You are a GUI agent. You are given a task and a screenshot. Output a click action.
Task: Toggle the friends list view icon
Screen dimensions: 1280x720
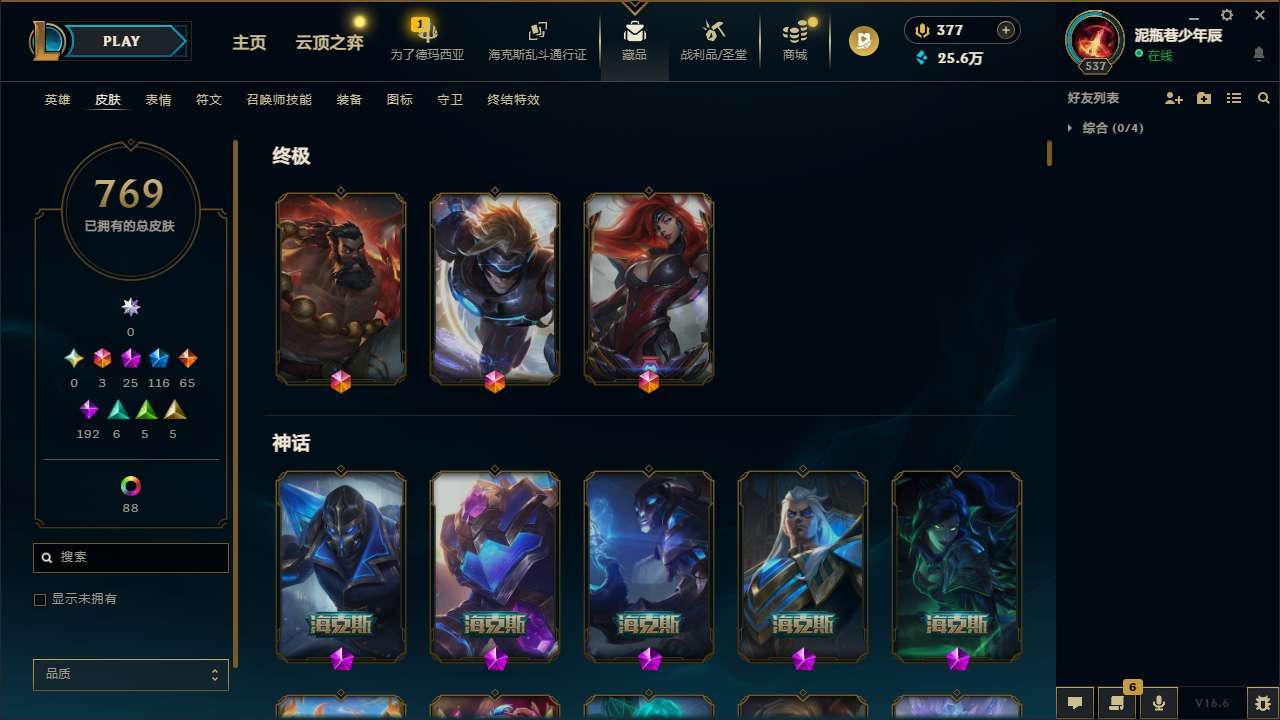click(x=1234, y=98)
